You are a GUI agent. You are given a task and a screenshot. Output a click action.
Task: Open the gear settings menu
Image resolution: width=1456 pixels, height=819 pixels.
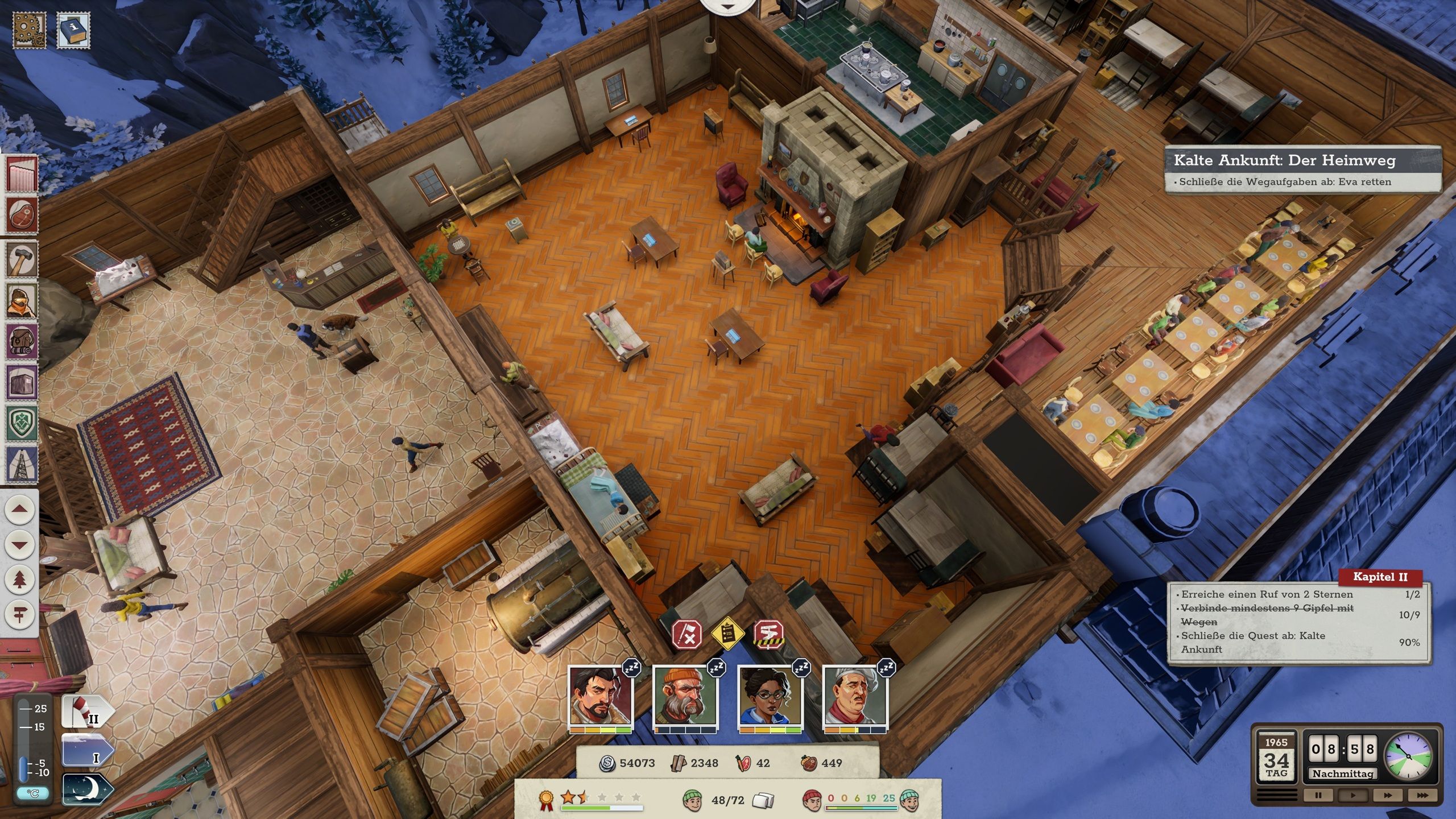point(28,30)
